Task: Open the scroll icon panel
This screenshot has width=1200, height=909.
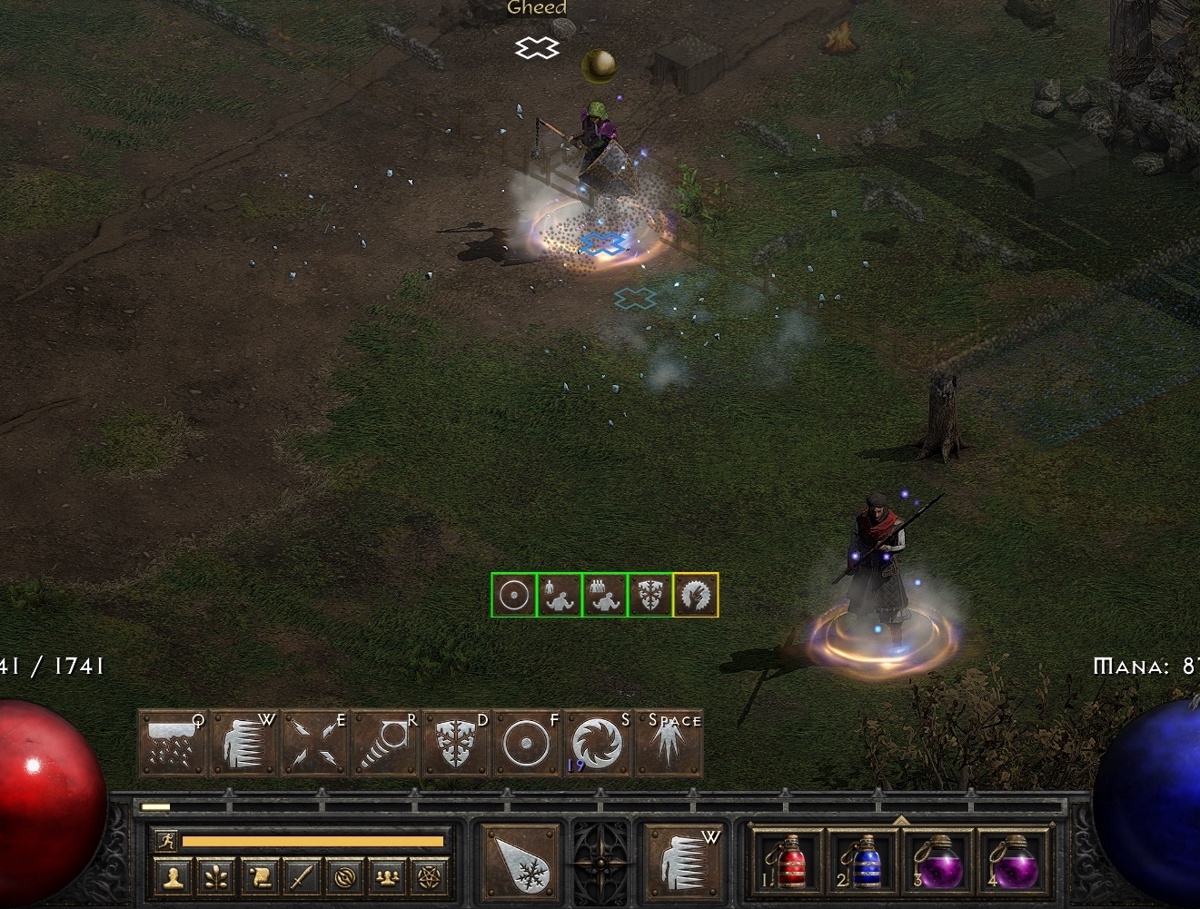Action: point(260,878)
